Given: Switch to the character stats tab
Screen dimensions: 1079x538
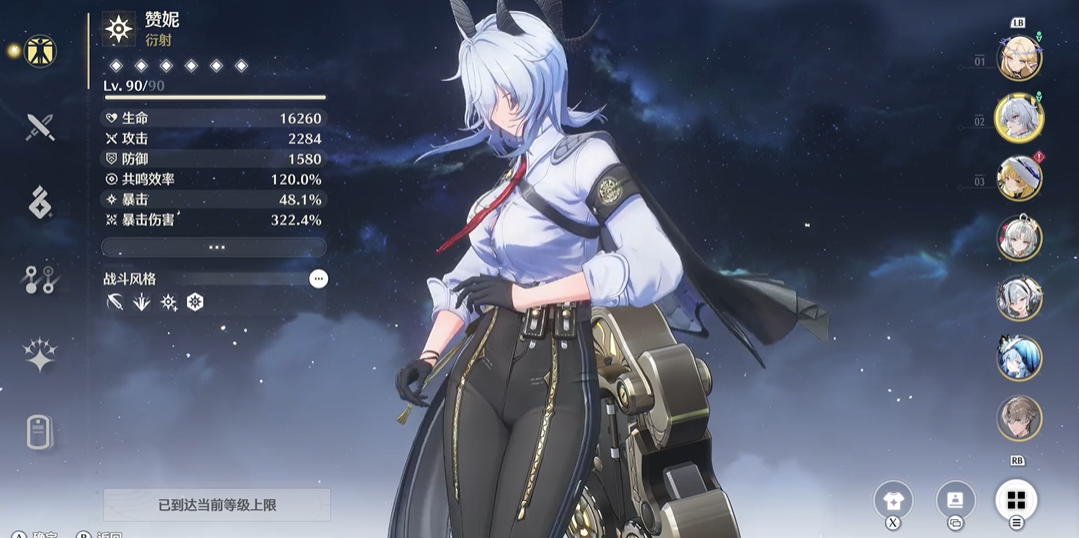Looking at the screenshot, I should 40,51.
